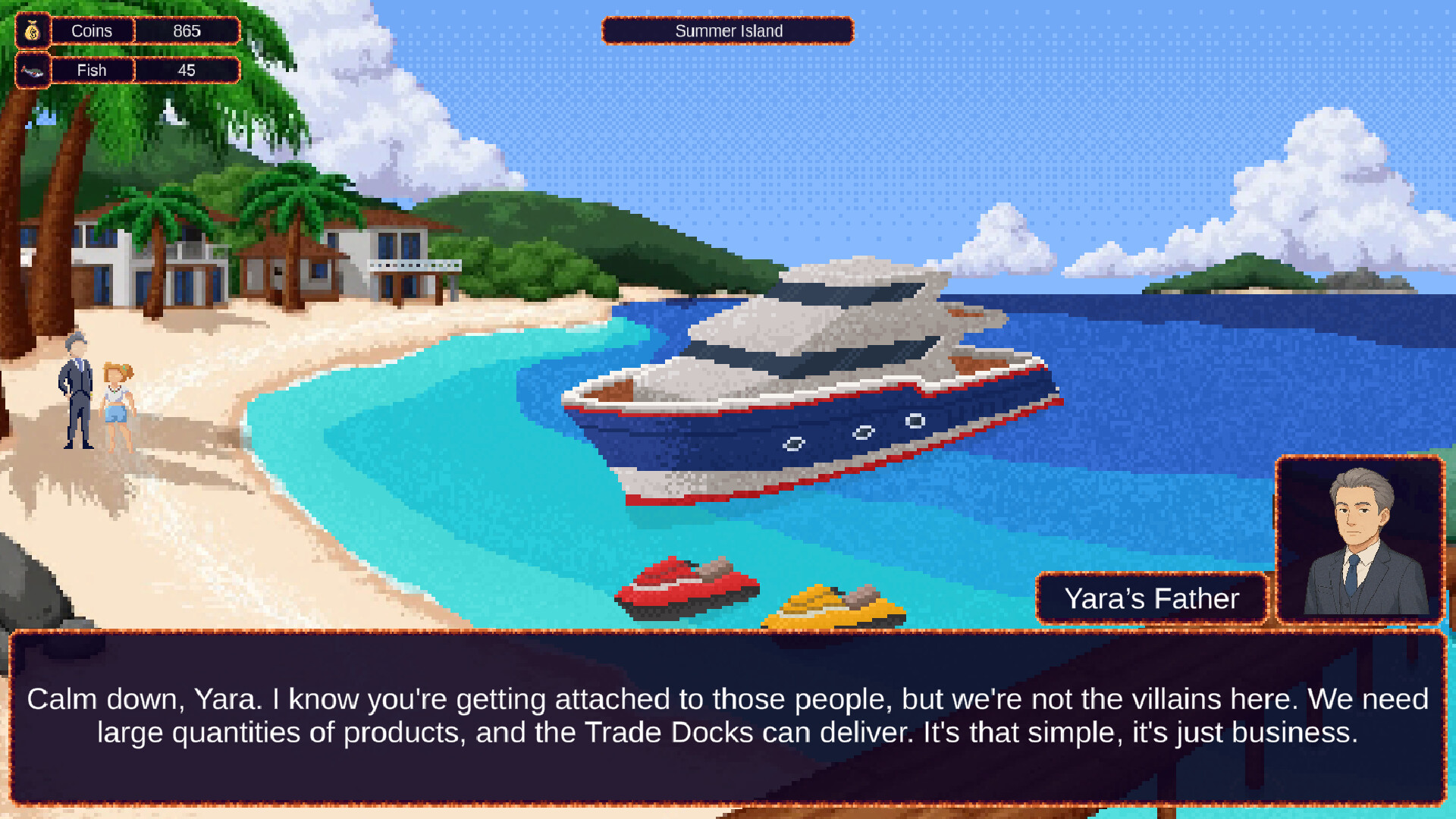The image size is (1456, 819).
Task: Select the fish icon next to the counter
Action: [32, 70]
